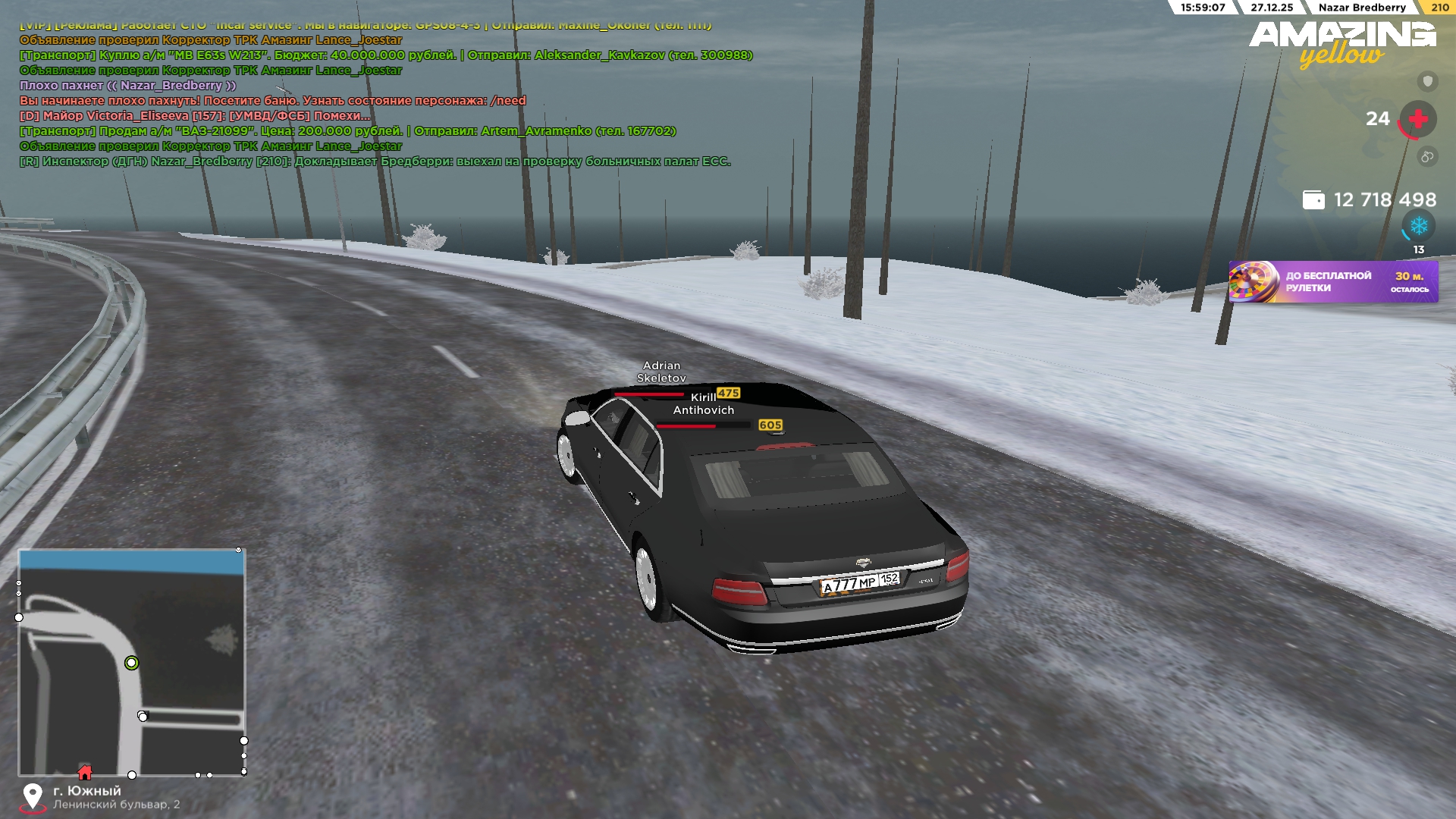Select the Nazar Bredberry name tab

[1363, 8]
